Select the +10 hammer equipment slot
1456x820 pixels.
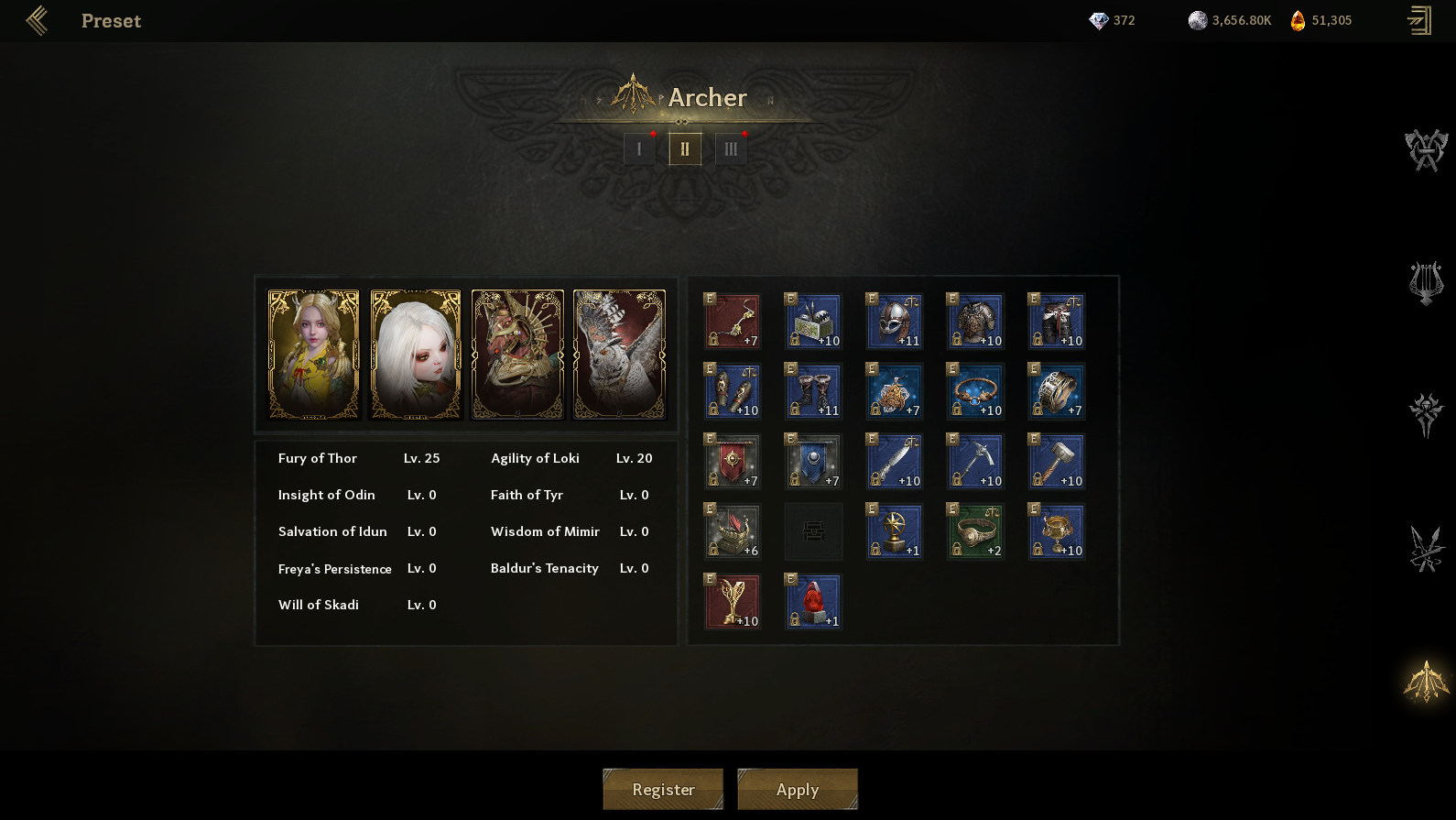pos(1057,462)
